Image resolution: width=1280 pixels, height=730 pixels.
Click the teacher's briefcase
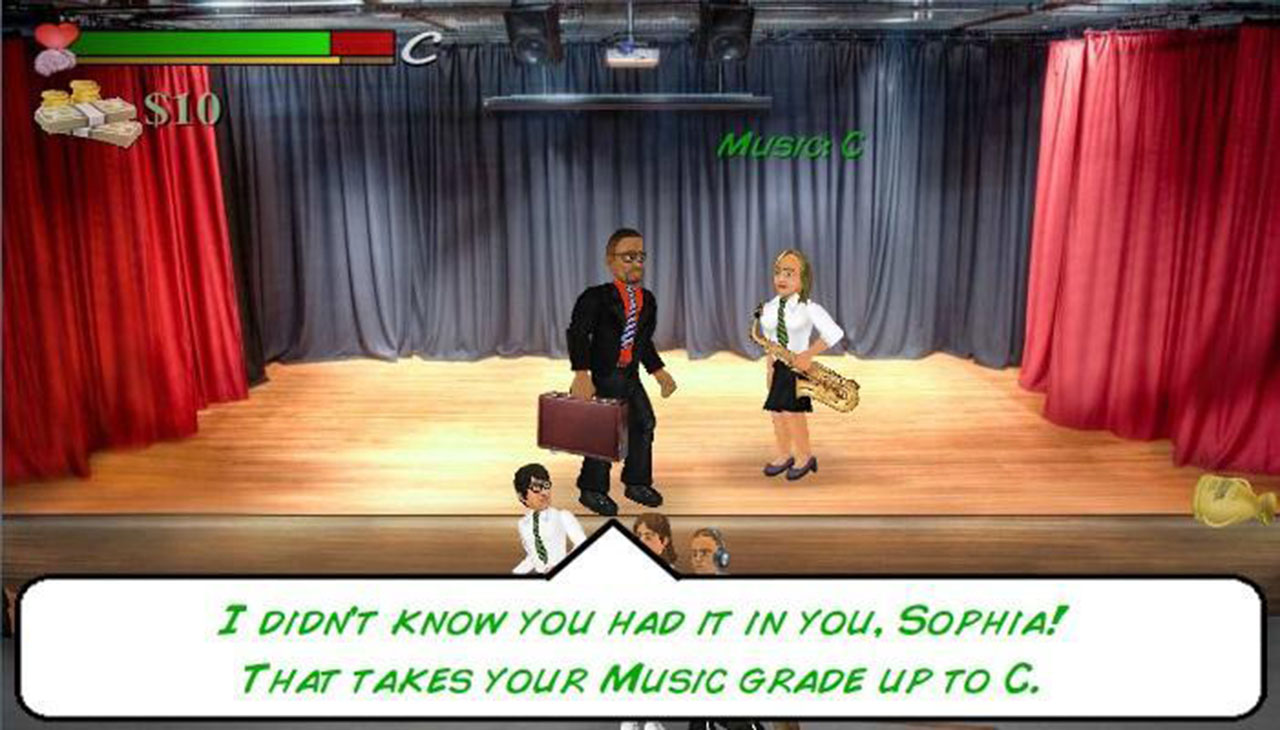(x=582, y=424)
